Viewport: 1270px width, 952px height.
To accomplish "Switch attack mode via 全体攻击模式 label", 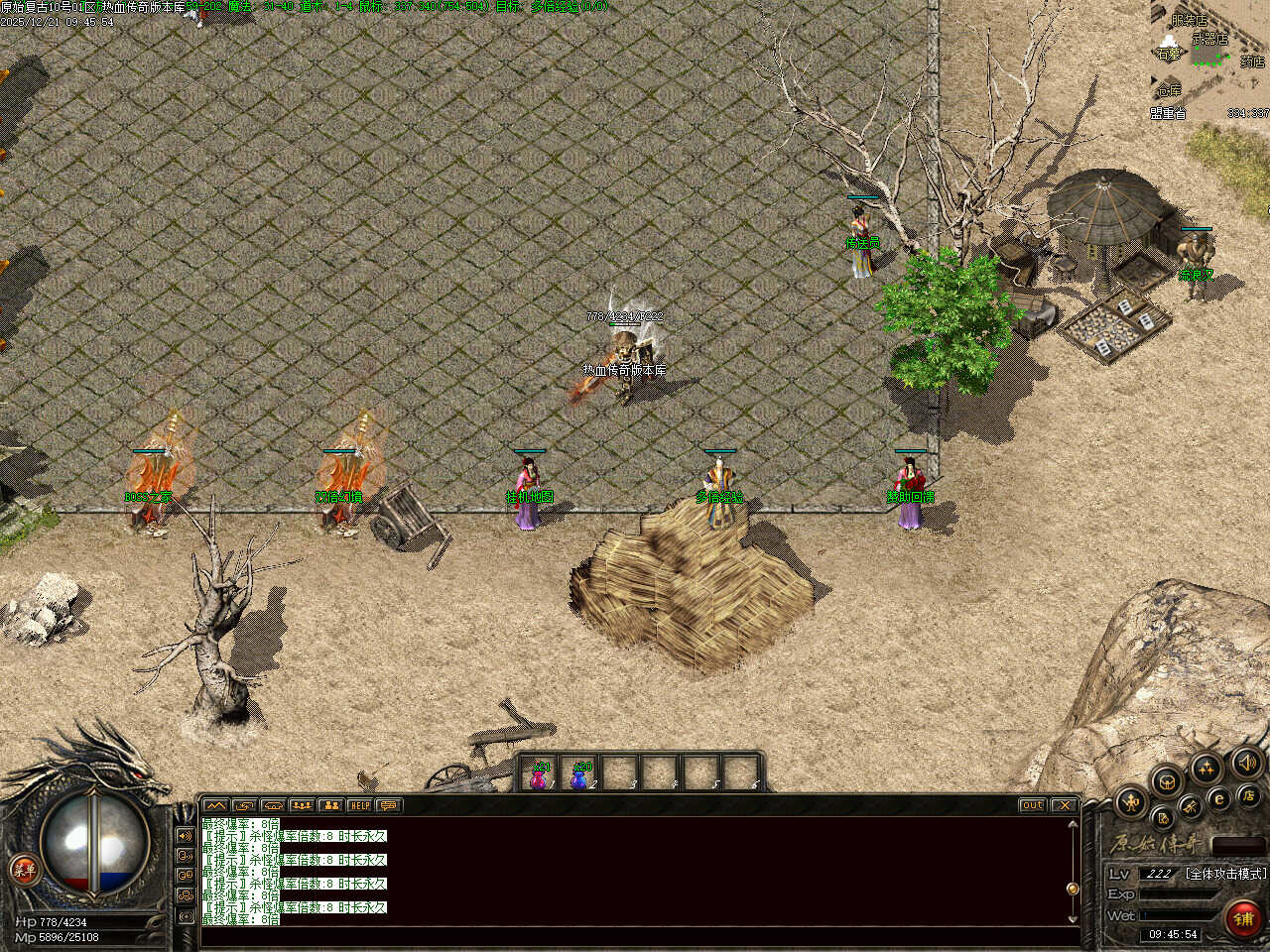I will point(1225,874).
